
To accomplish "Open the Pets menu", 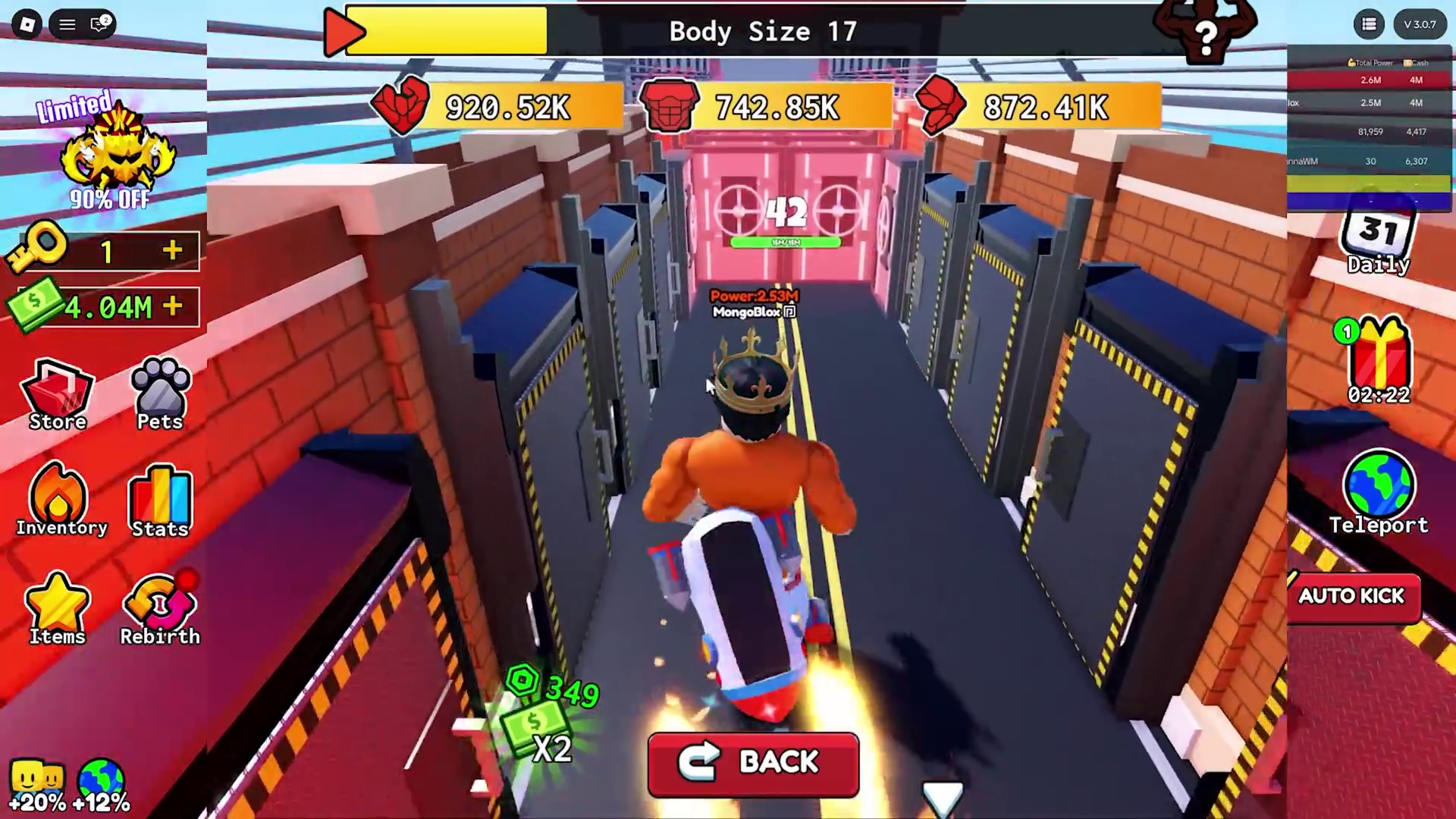I will (x=160, y=394).
